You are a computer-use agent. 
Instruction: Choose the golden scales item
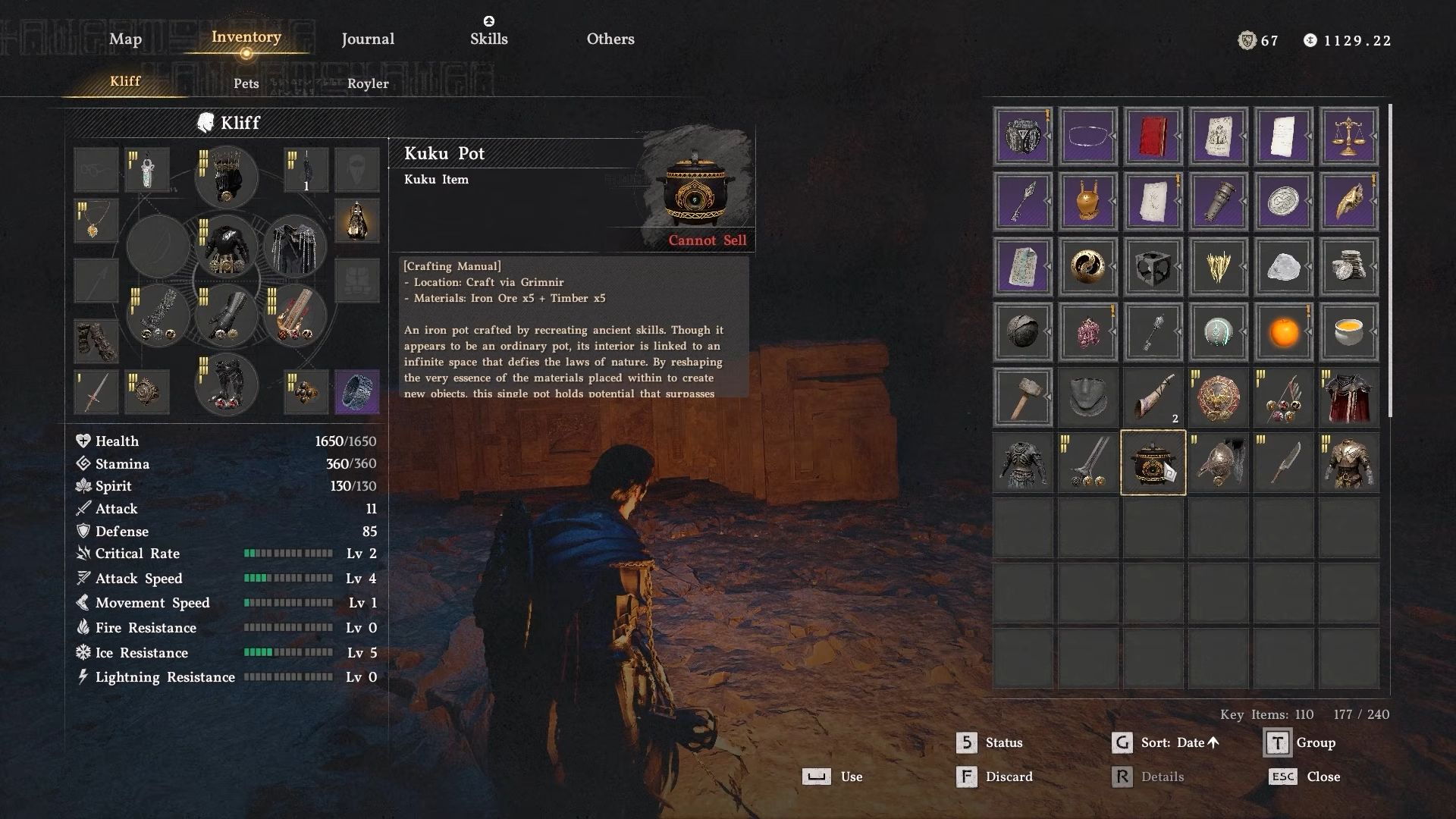tap(1348, 136)
